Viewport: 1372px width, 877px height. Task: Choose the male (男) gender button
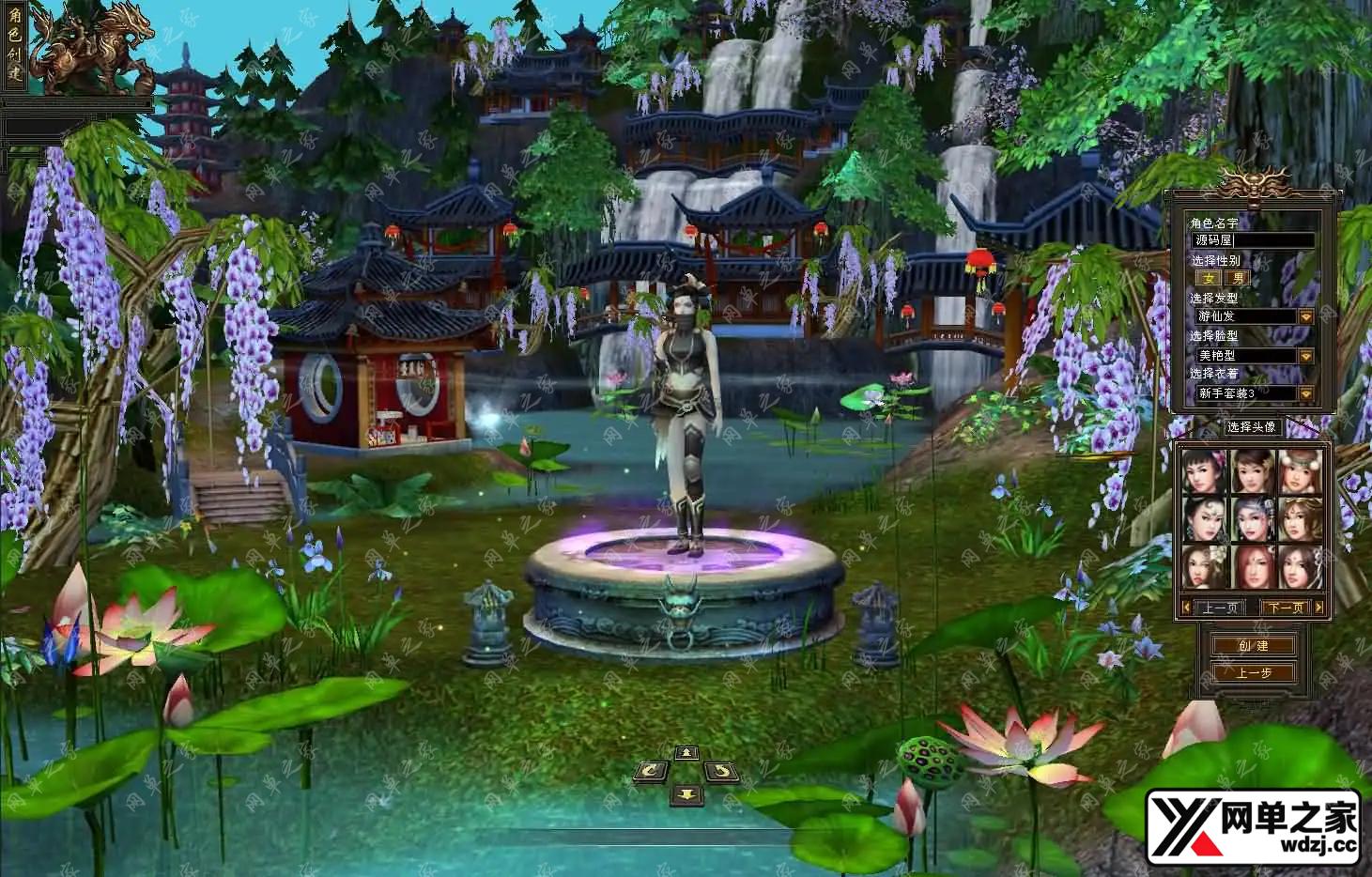(x=1239, y=278)
